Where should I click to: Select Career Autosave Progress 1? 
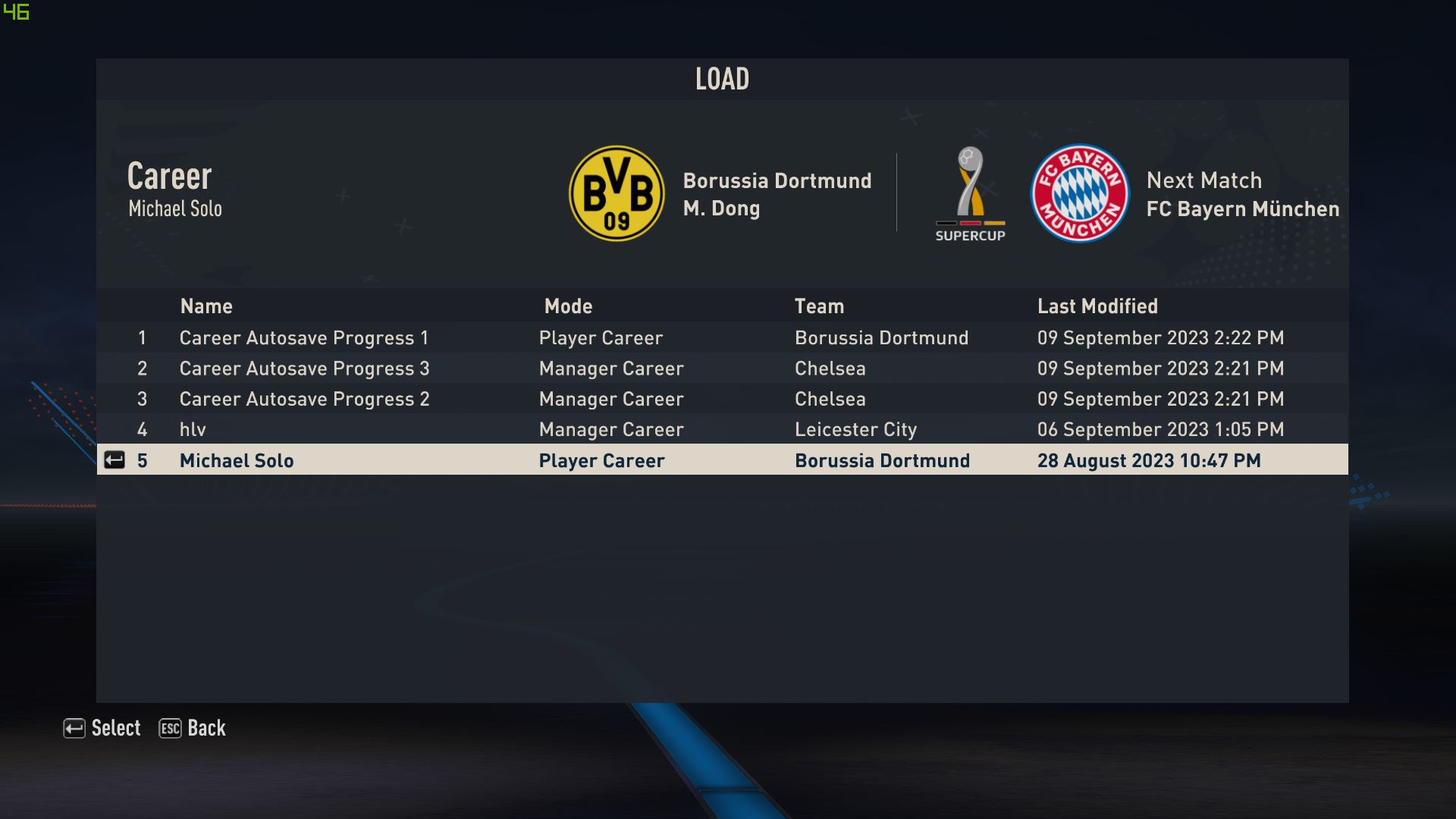coord(303,338)
